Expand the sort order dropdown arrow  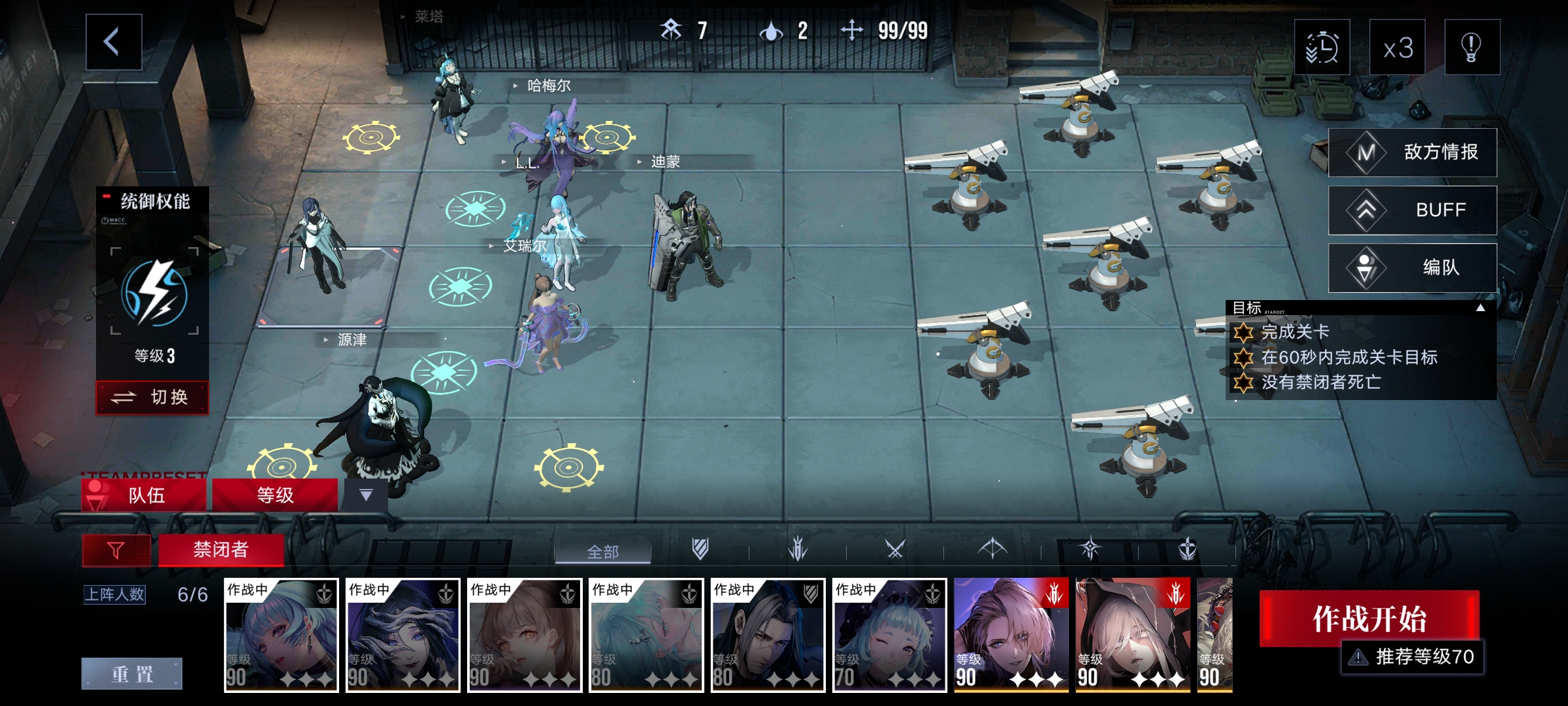point(366,495)
